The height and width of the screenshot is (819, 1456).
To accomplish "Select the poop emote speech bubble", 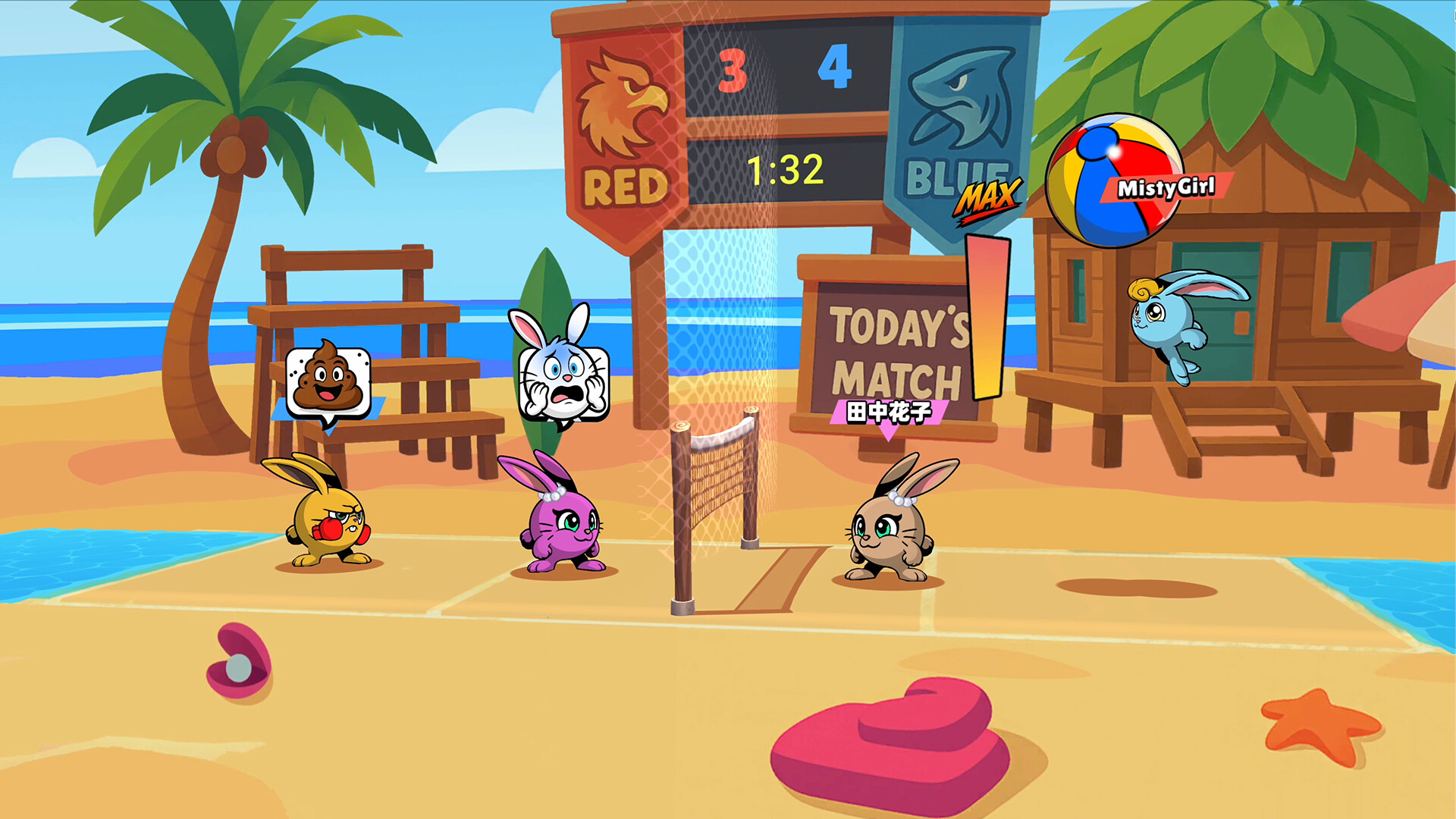I will [x=328, y=379].
